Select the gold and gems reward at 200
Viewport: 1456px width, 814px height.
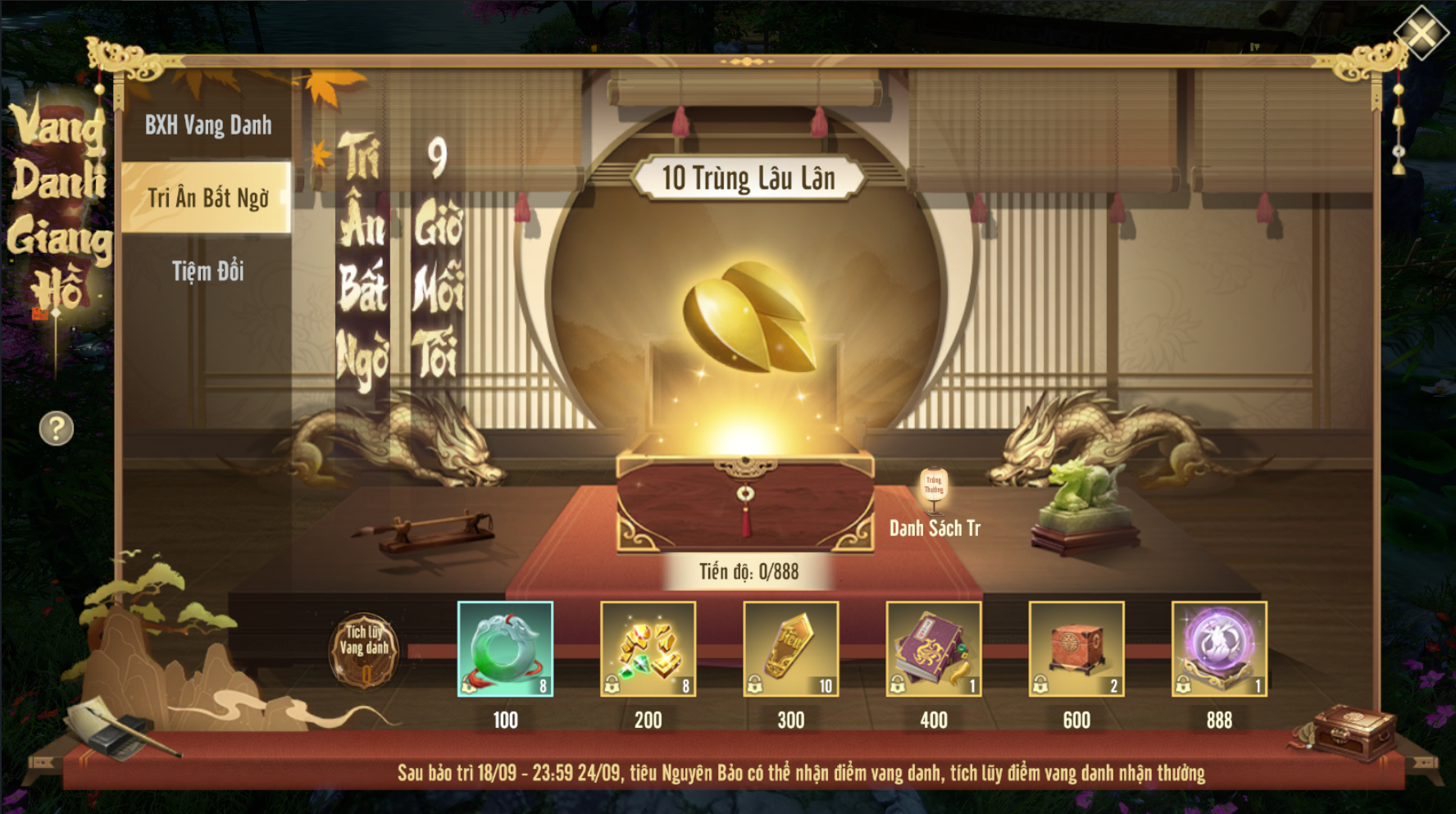click(x=648, y=649)
